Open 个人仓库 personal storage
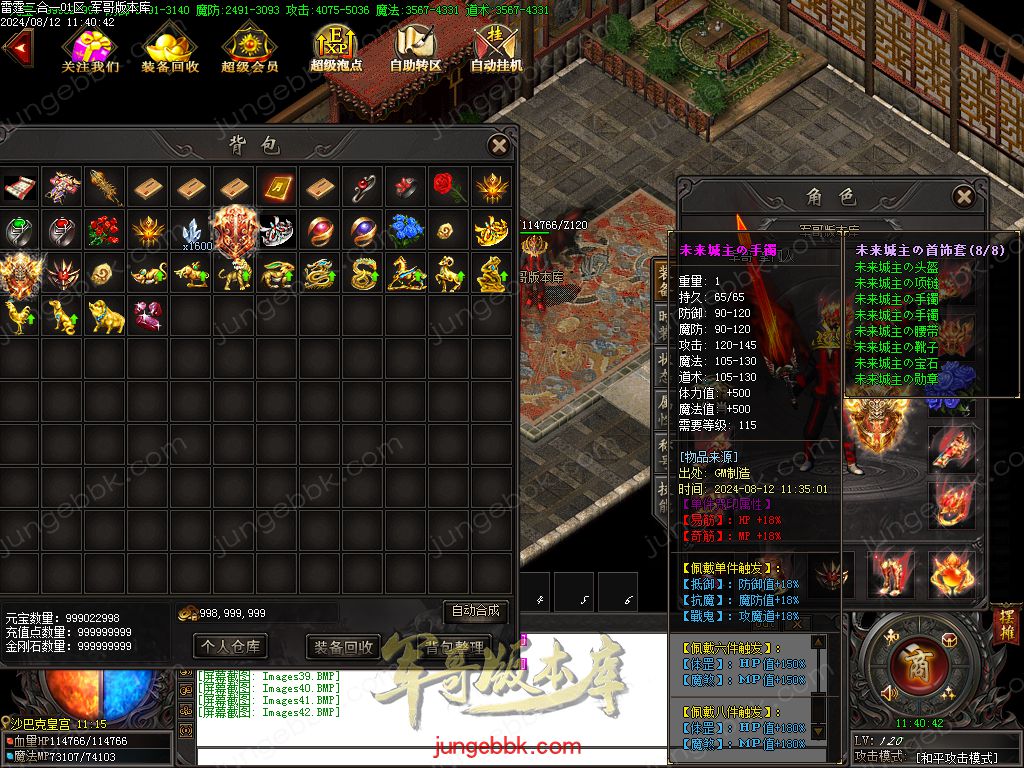The height and width of the screenshot is (768, 1024). point(230,646)
